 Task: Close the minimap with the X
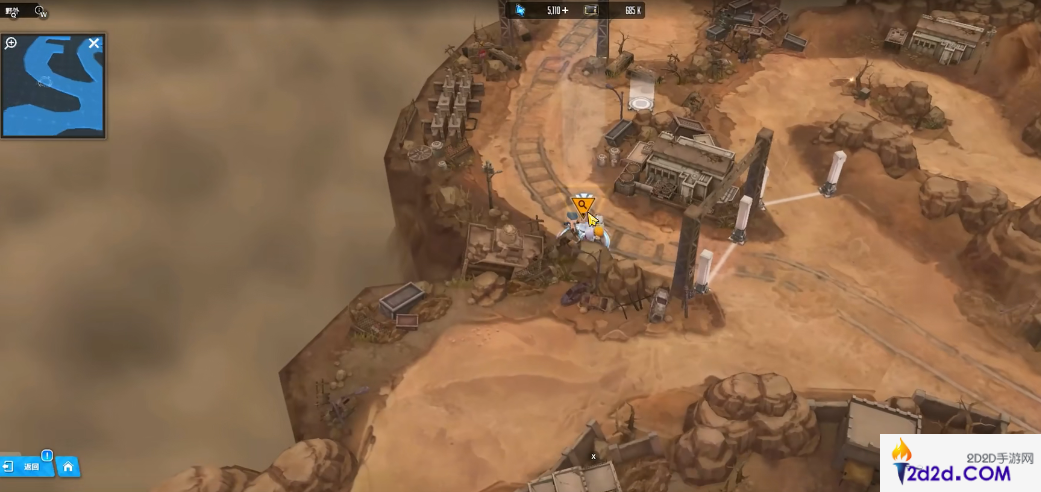[x=94, y=43]
